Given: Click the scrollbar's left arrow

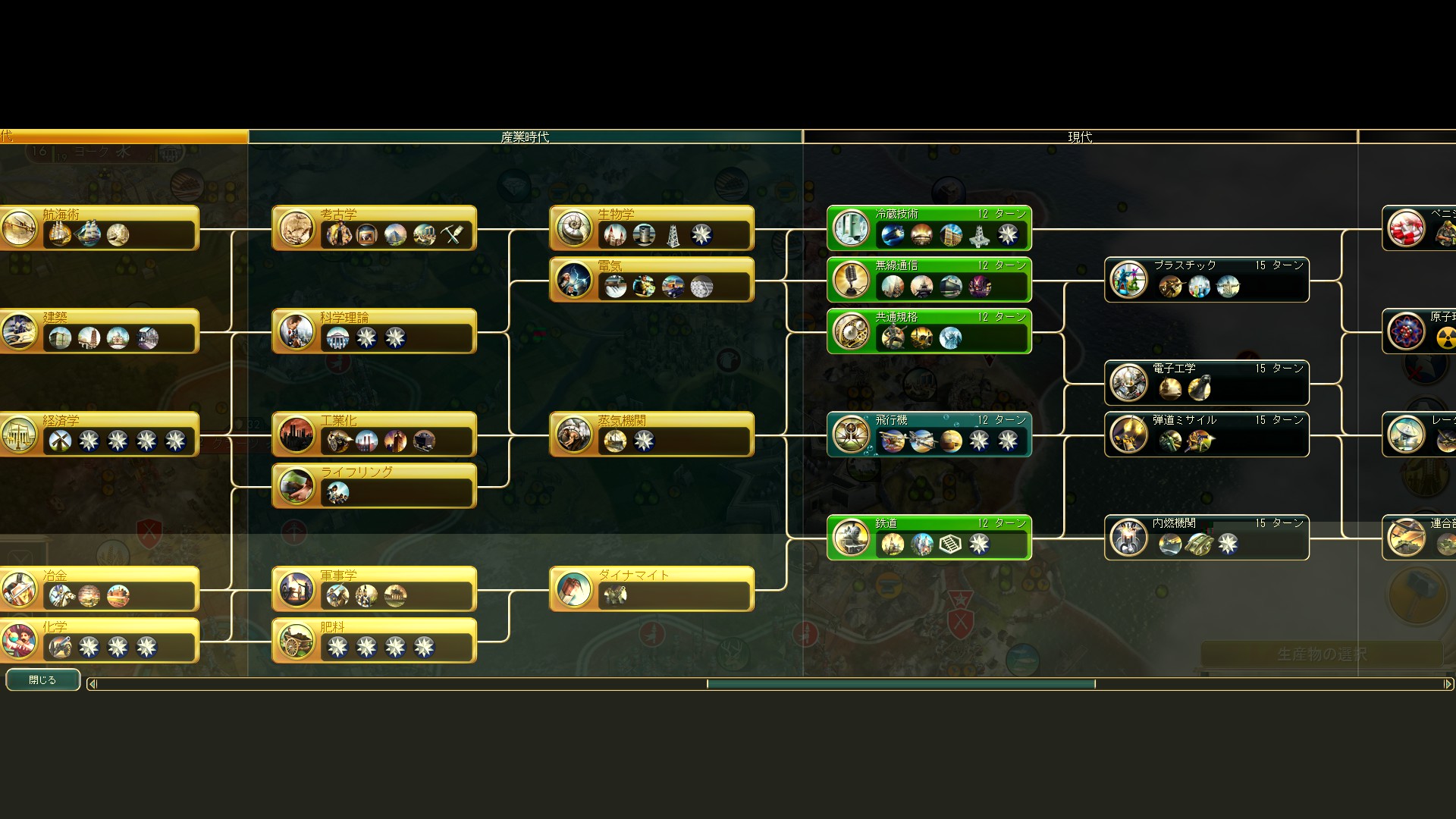Looking at the screenshot, I should [93, 684].
